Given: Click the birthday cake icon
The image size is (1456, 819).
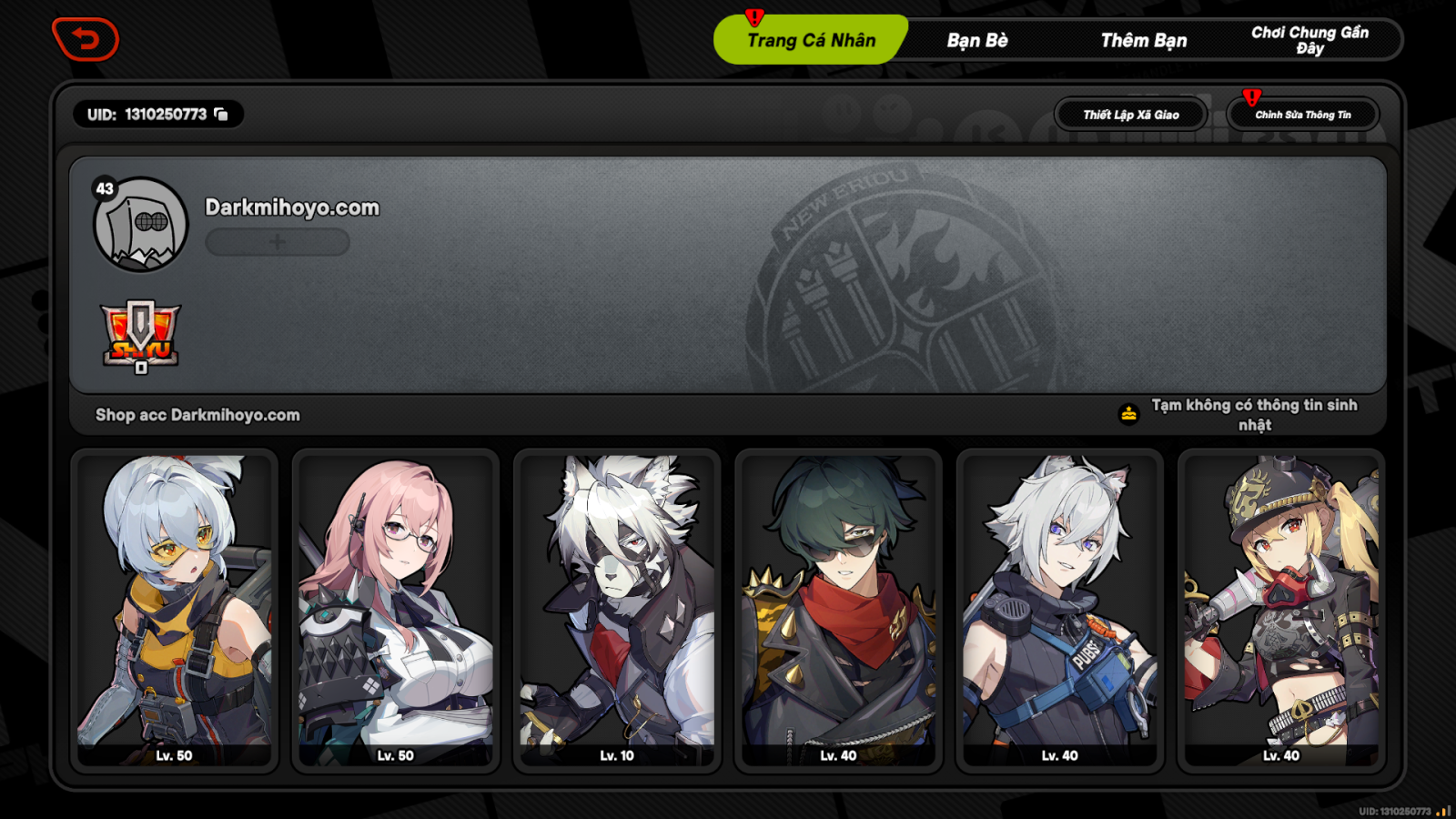Looking at the screenshot, I should [1128, 414].
